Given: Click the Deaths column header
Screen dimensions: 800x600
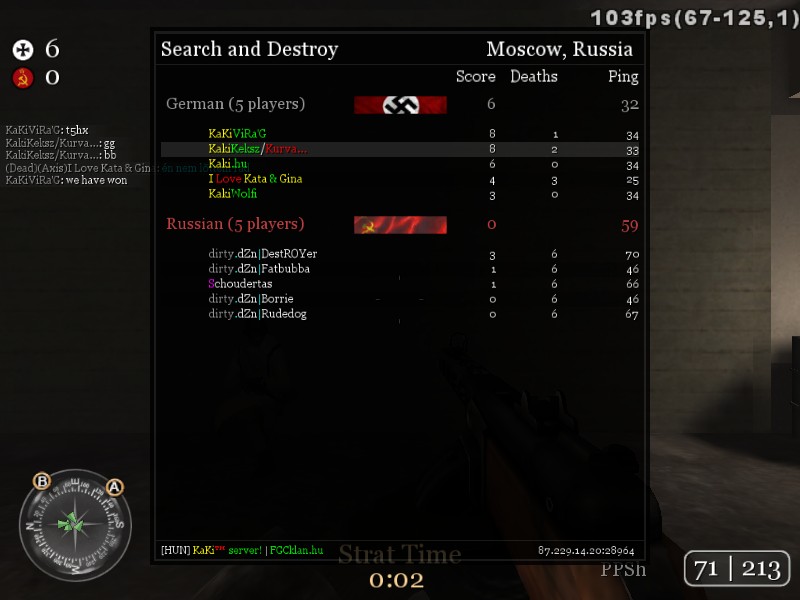Looking at the screenshot, I should [x=534, y=77].
